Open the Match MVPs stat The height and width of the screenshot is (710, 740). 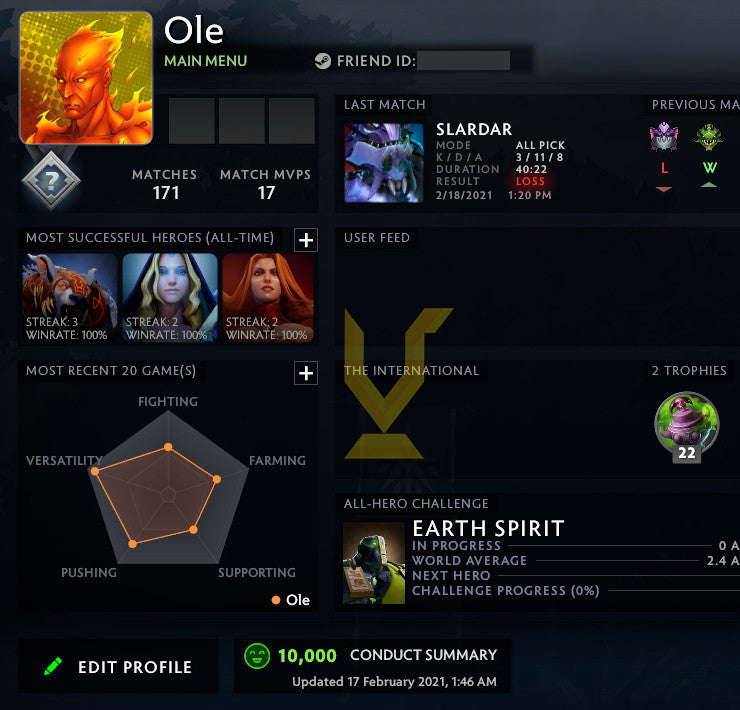tap(265, 184)
